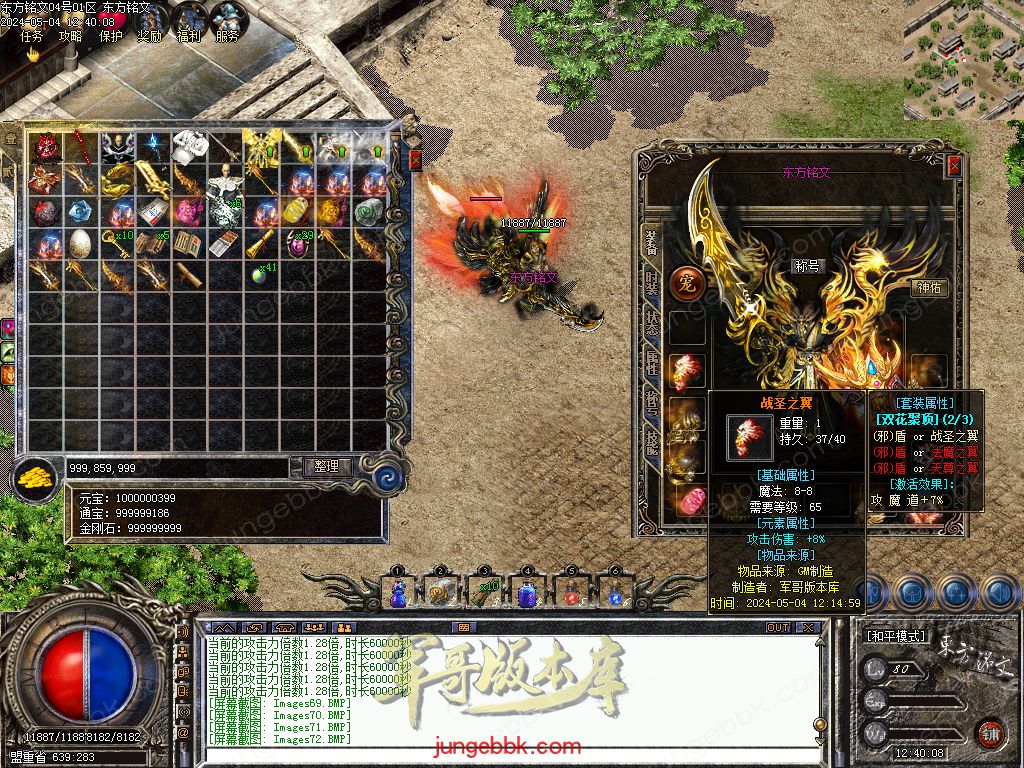Switch to the 属性 attributes tab

pos(652,363)
